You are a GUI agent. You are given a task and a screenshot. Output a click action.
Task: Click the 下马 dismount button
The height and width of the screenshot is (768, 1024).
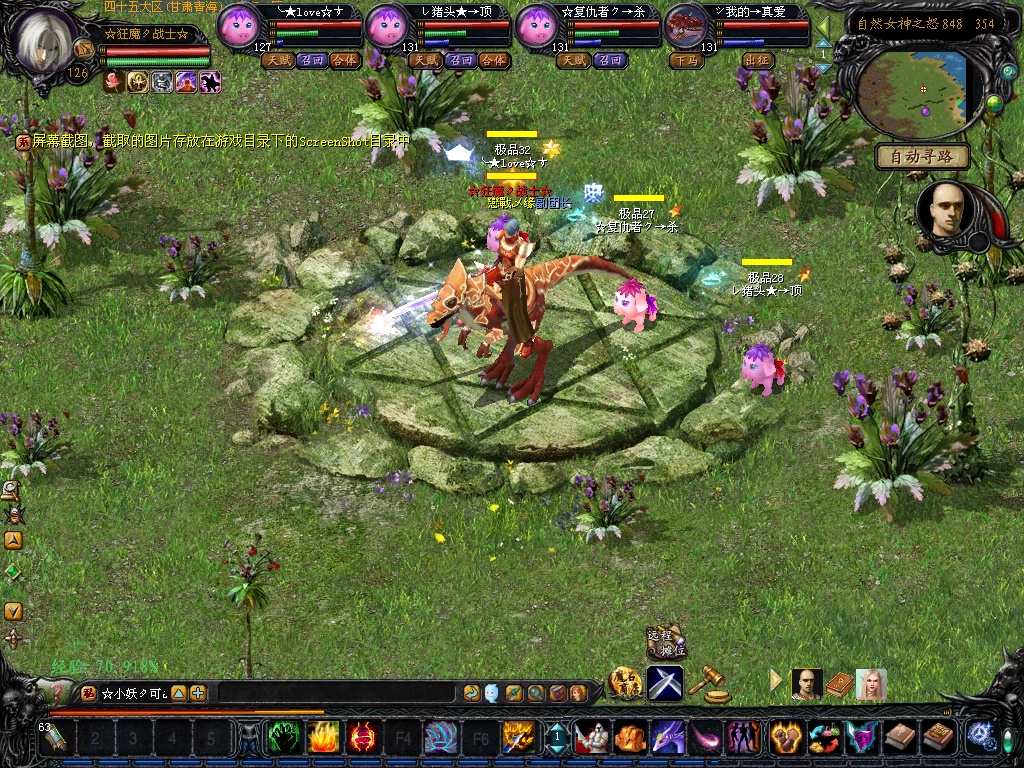[687, 60]
